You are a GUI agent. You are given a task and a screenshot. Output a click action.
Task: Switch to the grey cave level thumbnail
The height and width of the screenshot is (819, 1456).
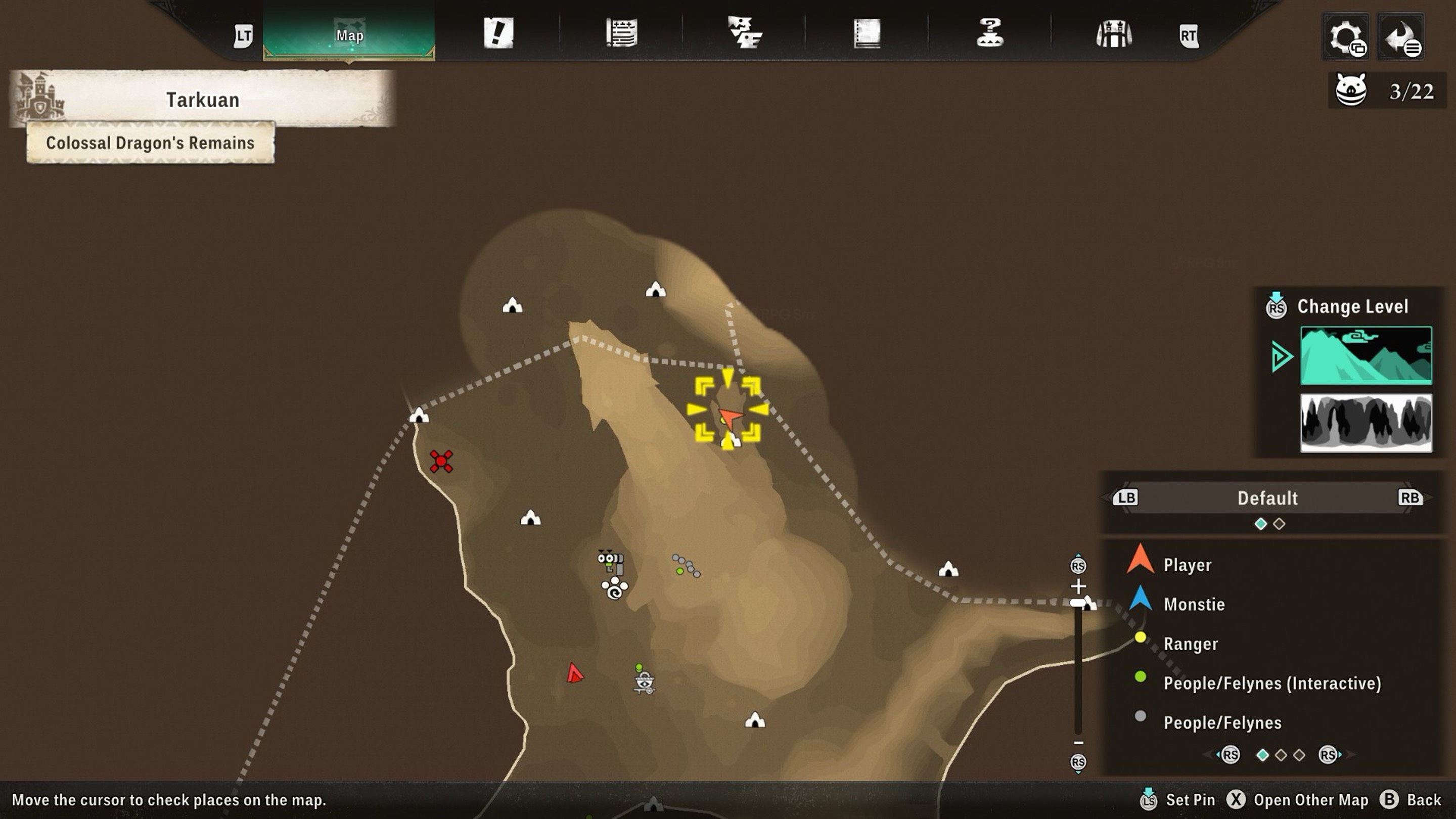click(x=1366, y=423)
